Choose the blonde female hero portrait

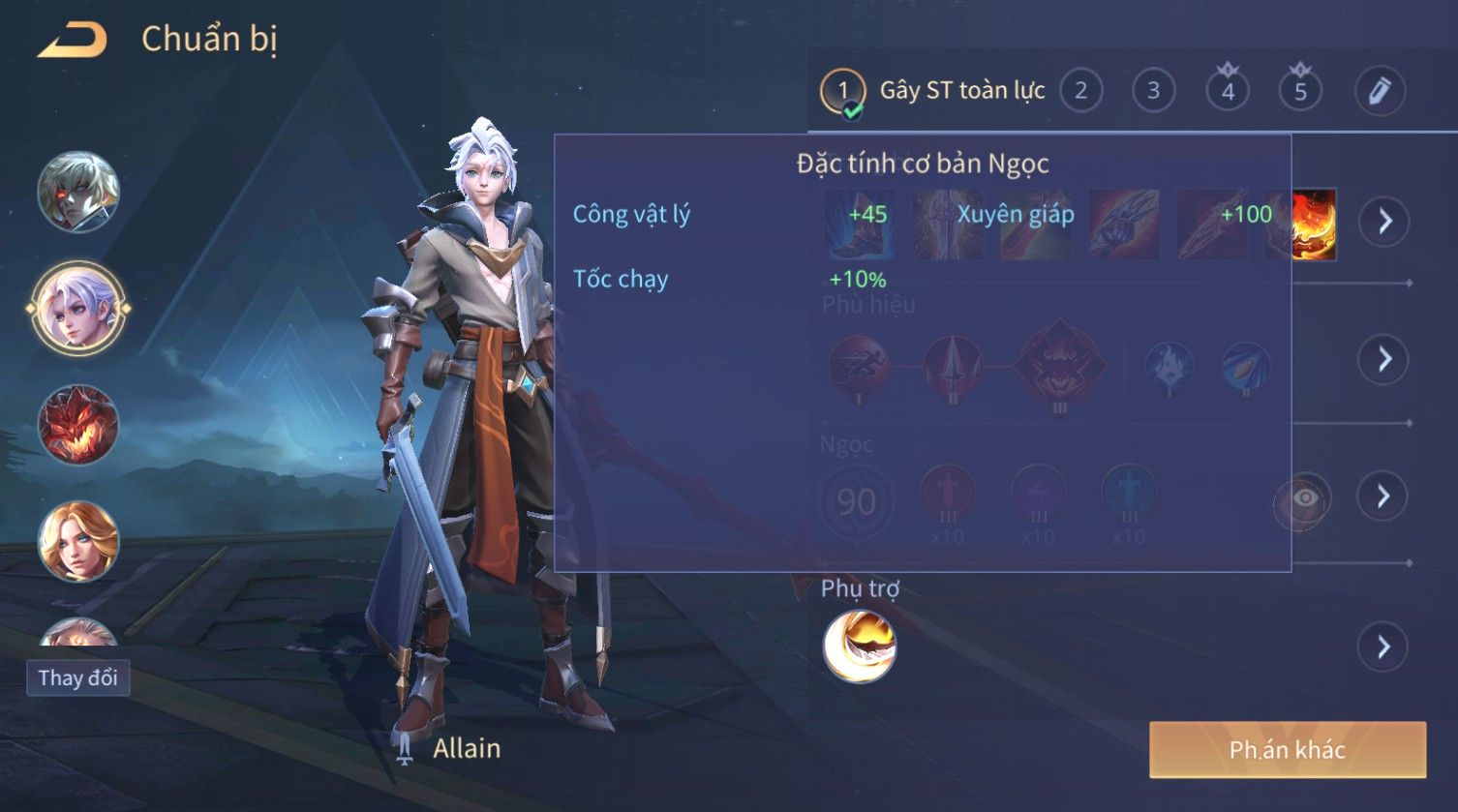tap(78, 541)
